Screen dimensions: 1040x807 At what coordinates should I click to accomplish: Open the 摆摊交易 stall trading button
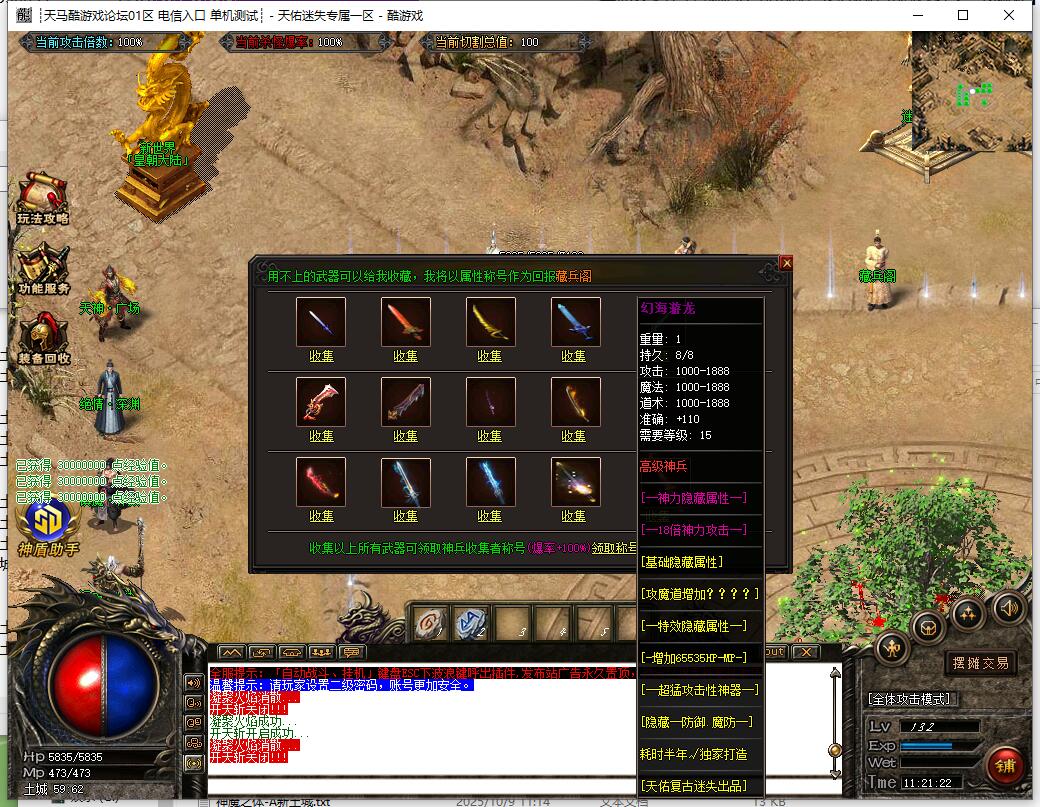[980, 662]
